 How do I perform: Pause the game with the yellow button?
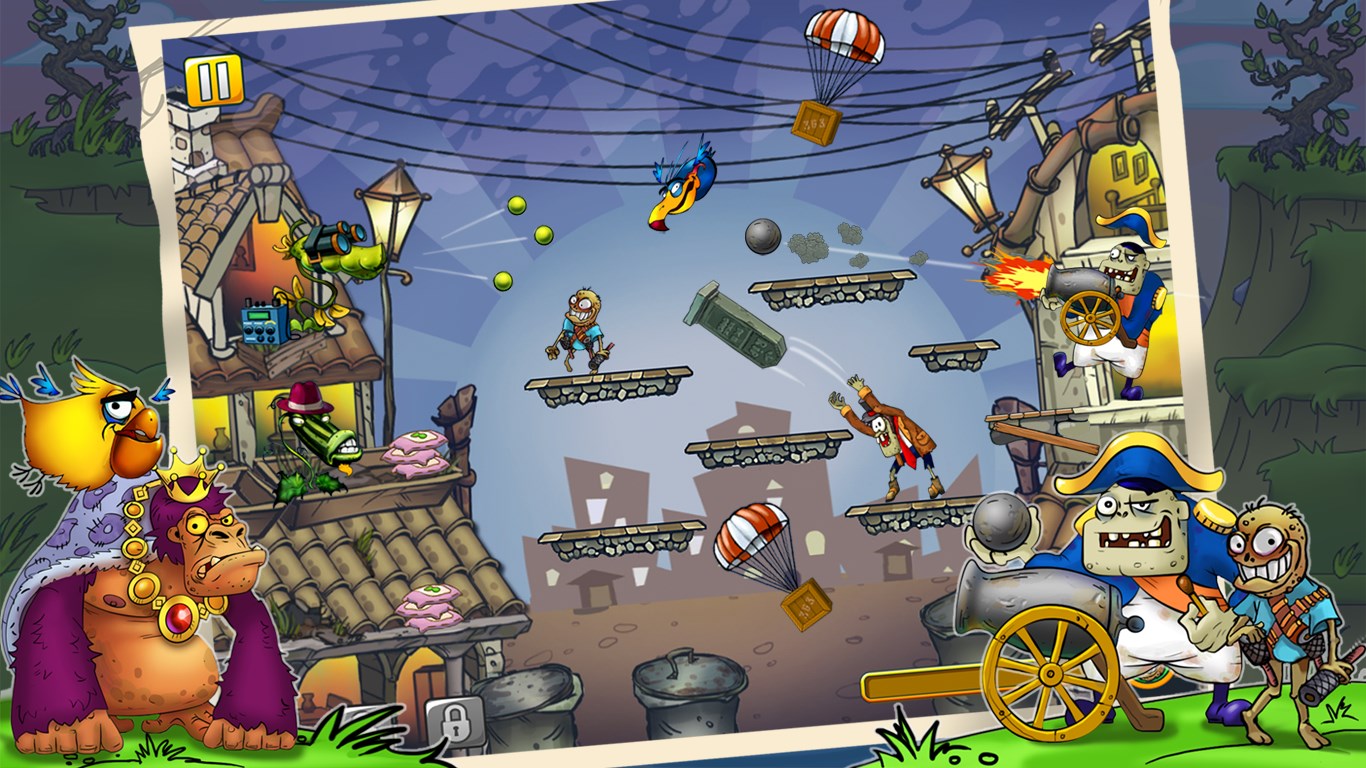tap(214, 81)
